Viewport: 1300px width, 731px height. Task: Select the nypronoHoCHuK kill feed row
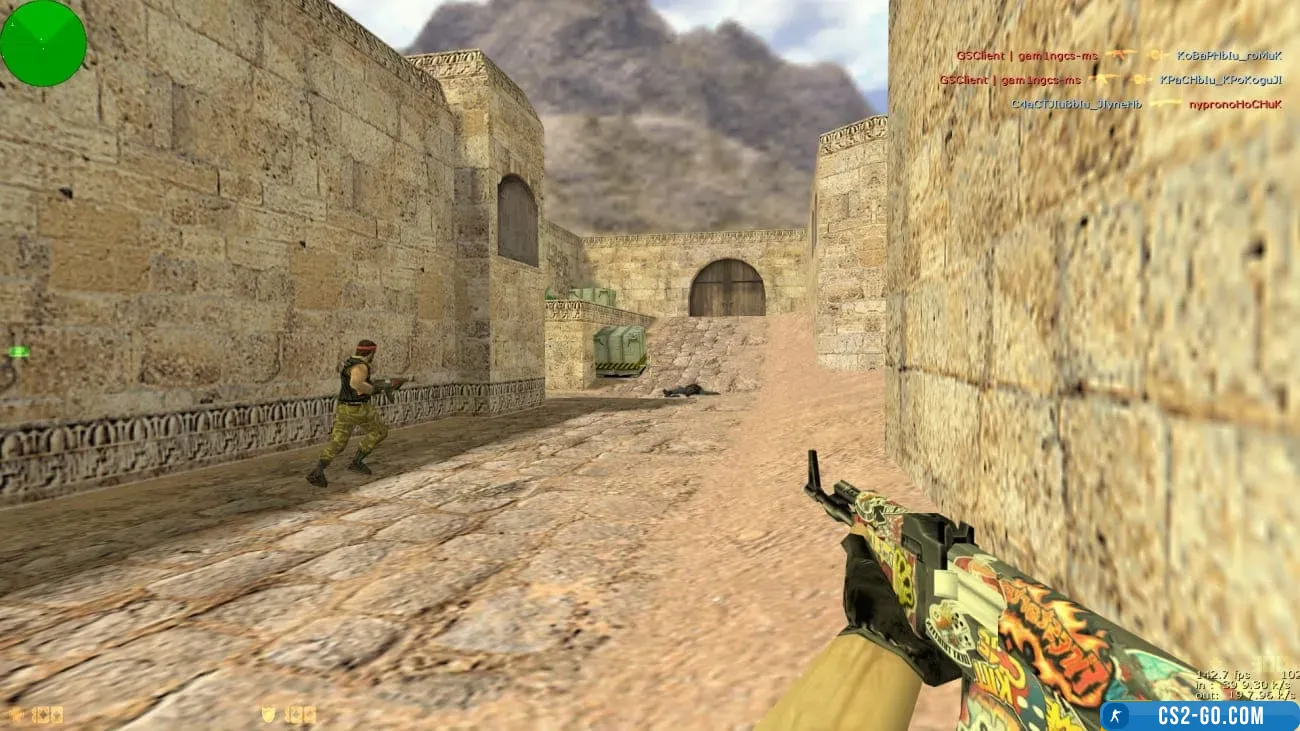pyautogui.click(x=1146, y=104)
